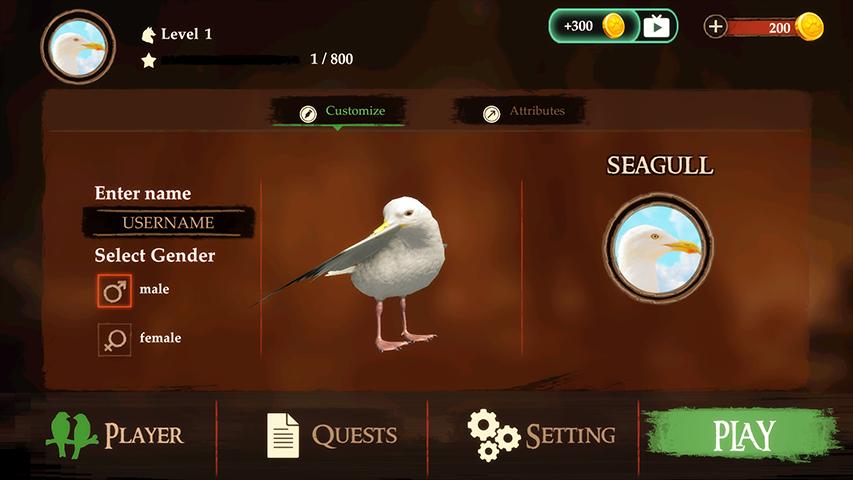Open the Setting menu
The image size is (853, 480).
click(542, 435)
